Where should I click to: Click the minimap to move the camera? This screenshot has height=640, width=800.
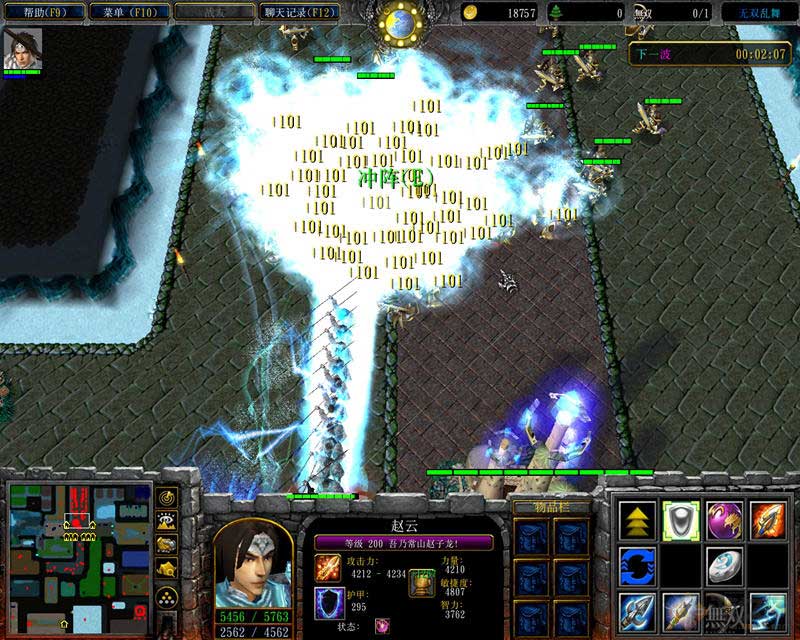(x=76, y=556)
